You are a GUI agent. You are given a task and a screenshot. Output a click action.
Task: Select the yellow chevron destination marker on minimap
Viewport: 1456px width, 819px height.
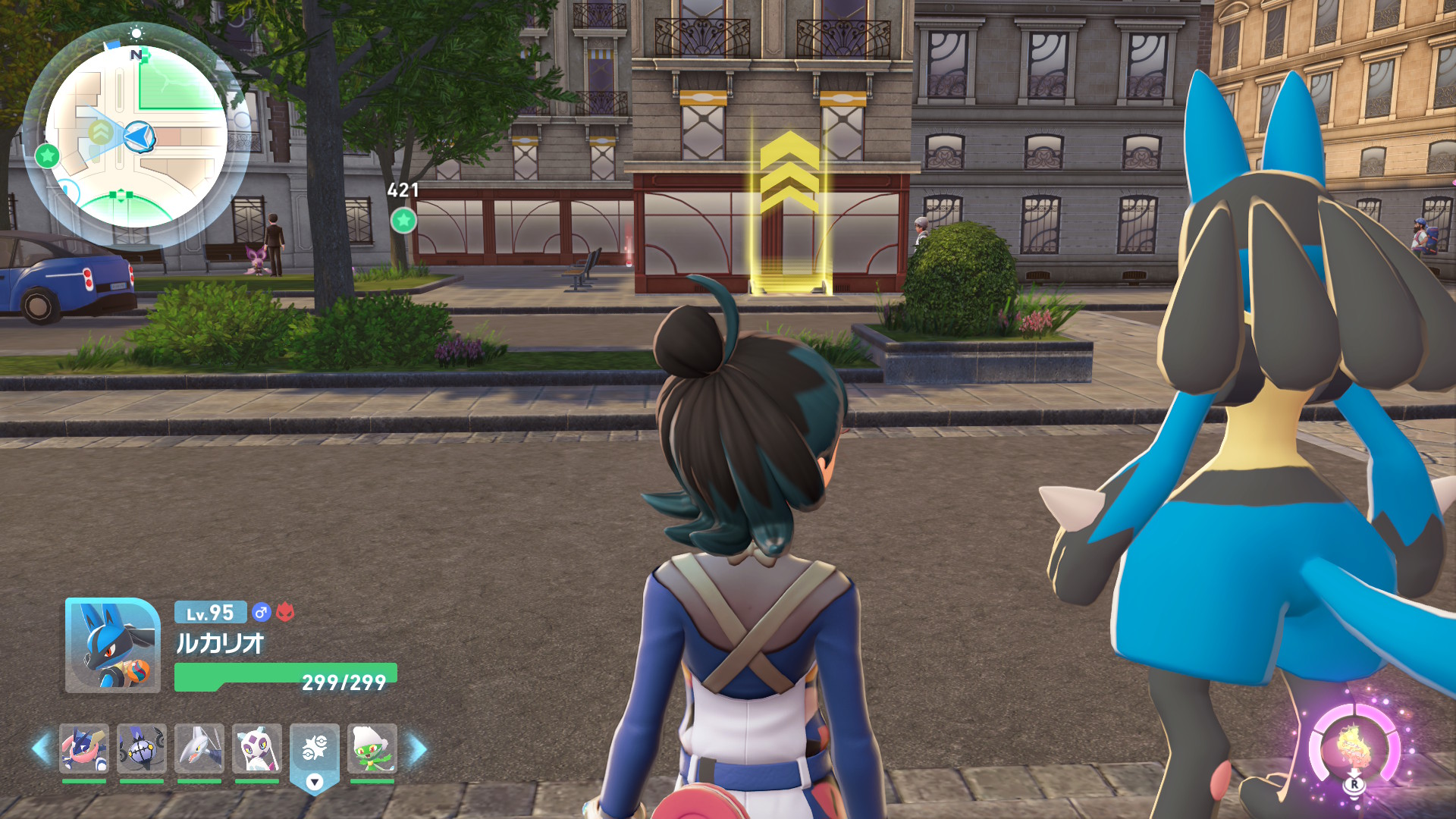(x=101, y=133)
